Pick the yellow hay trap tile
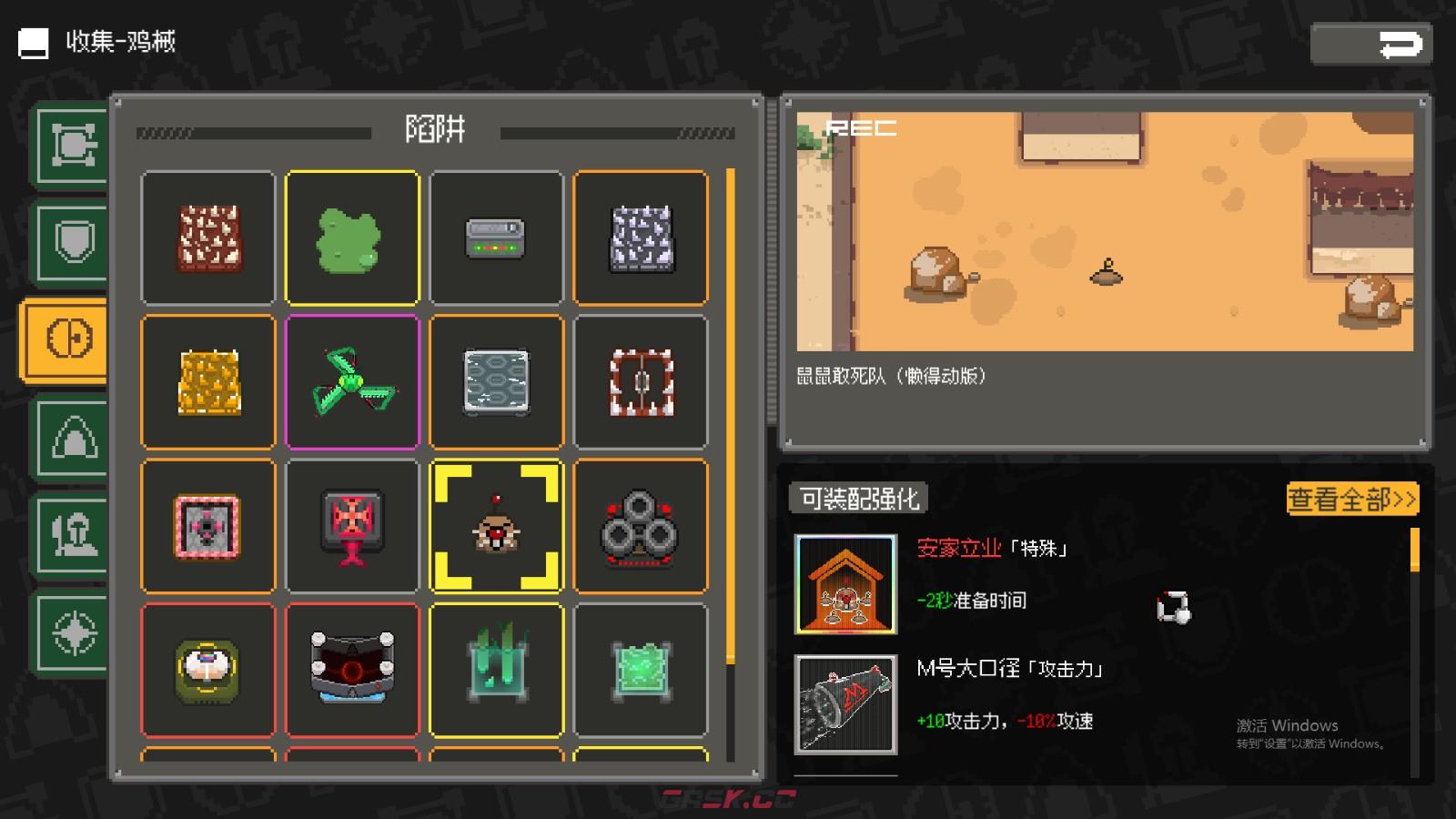Image resolution: width=1456 pixels, height=819 pixels. (207, 381)
